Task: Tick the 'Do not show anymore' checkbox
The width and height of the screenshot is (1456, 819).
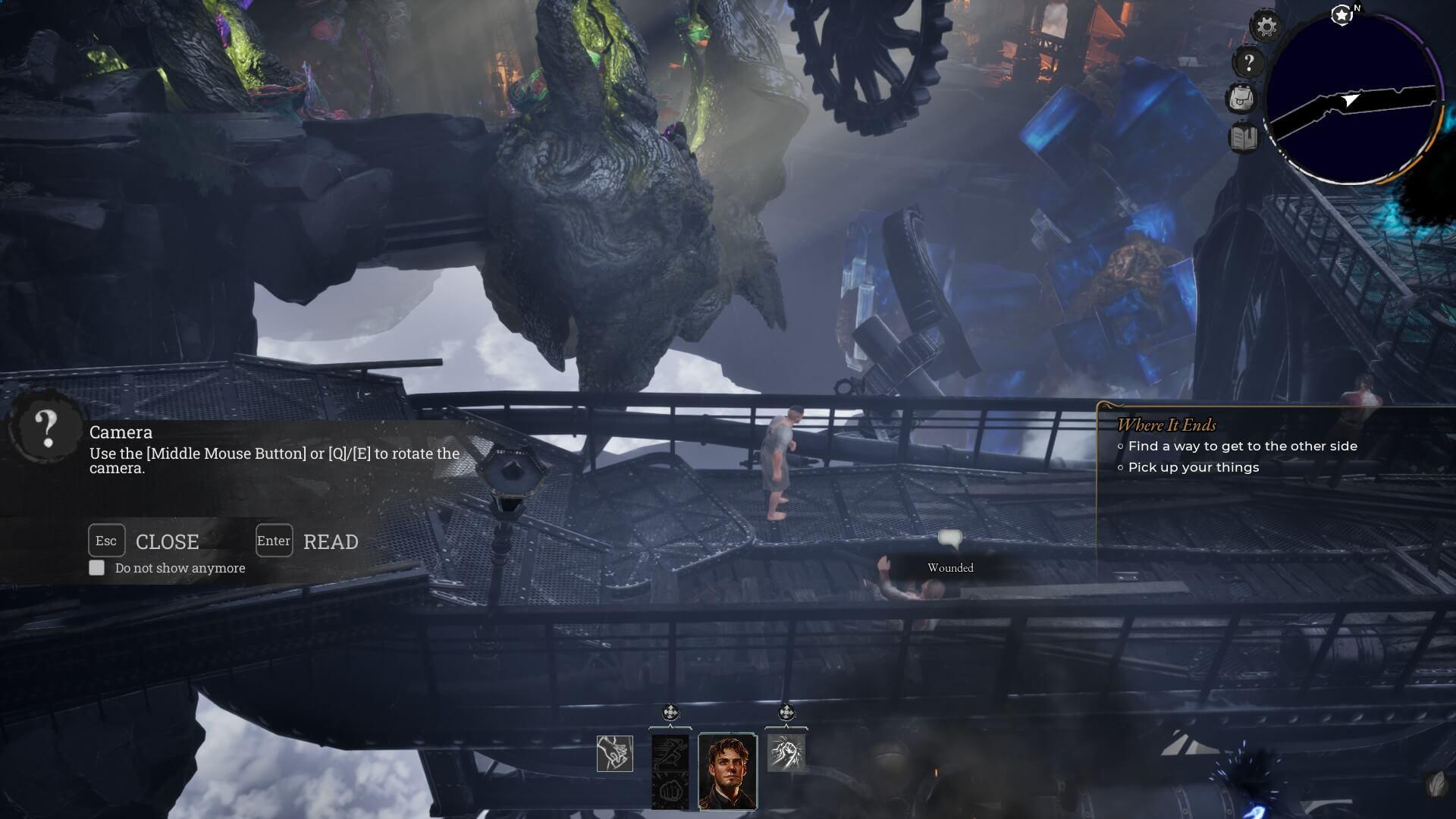Action: point(97,568)
